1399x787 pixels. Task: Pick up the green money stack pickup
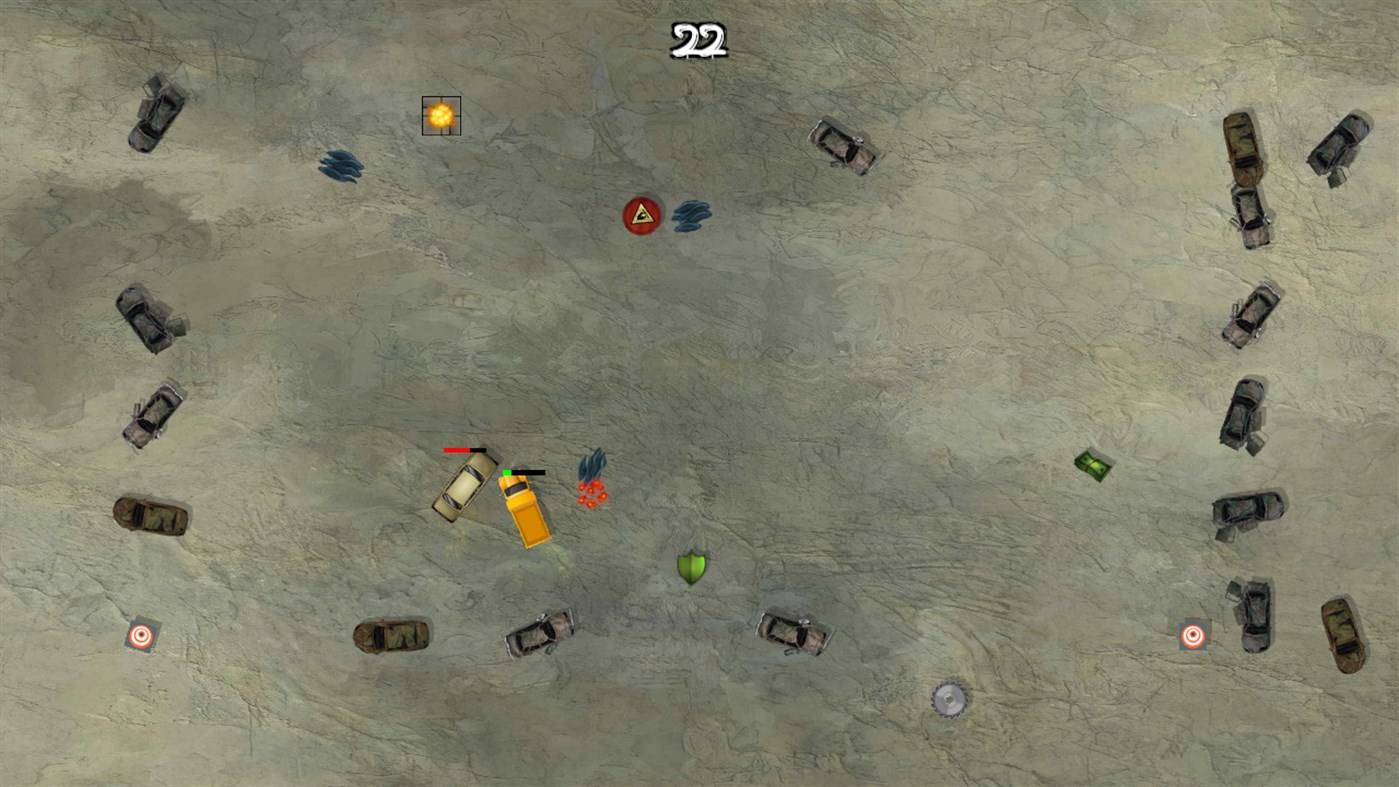(1092, 463)
